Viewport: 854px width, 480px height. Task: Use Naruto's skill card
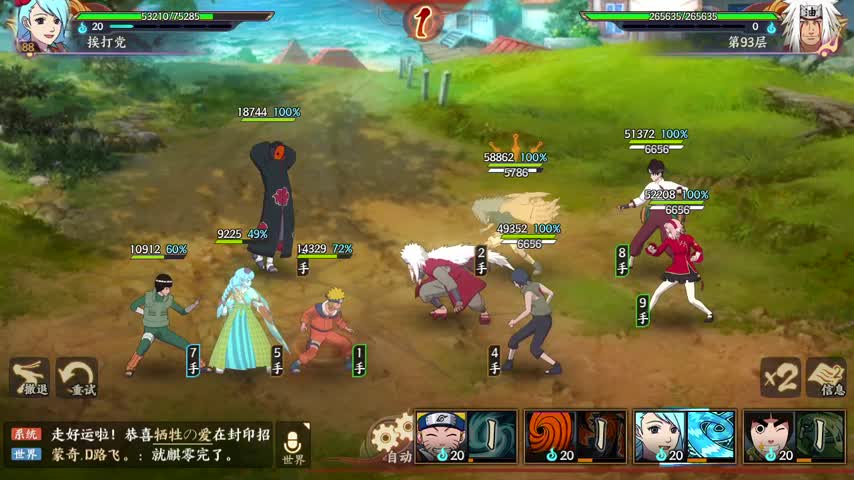pos(464,437)
